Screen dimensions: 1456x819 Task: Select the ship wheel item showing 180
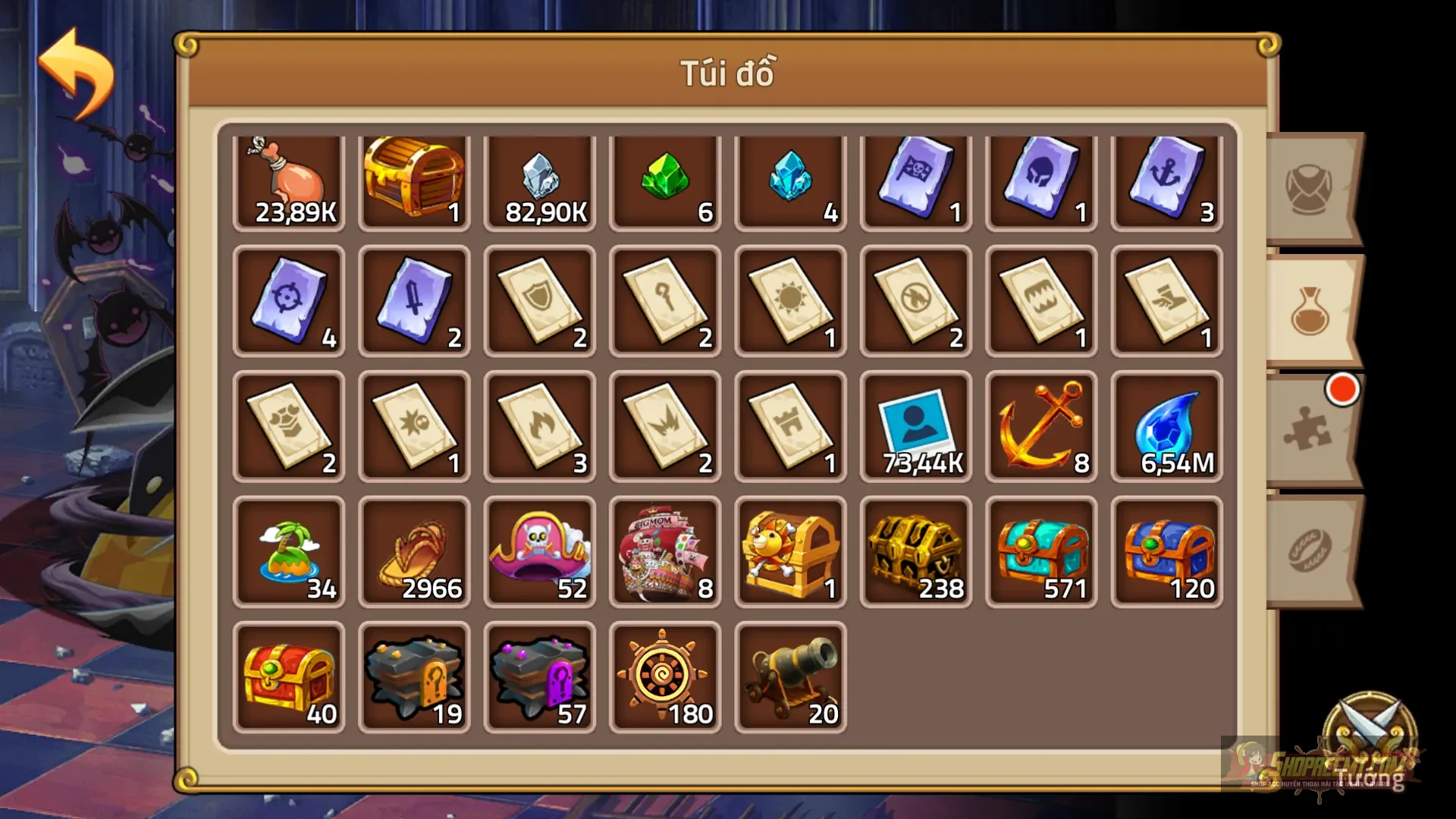click(x=665, y=675)
